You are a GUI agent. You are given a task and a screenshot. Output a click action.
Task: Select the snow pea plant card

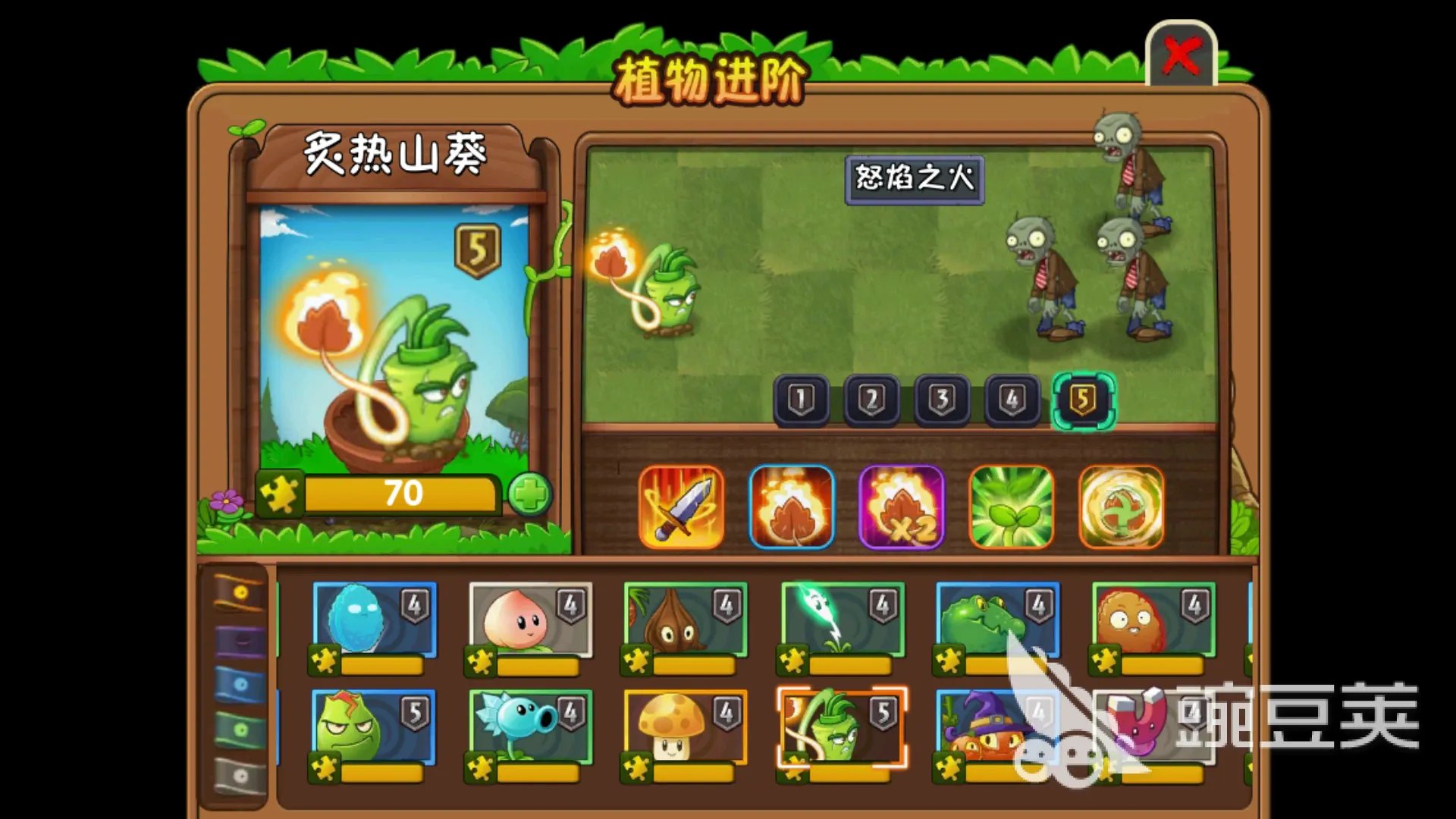point(531,726)
